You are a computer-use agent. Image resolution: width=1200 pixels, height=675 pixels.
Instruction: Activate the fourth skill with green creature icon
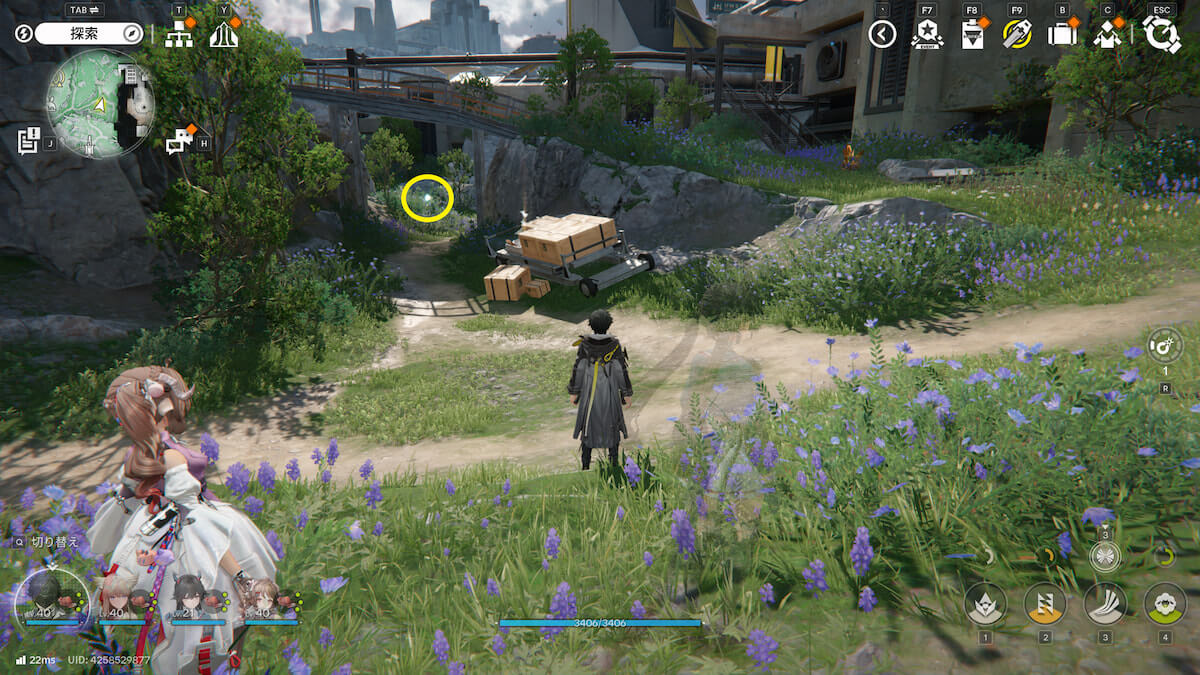coord(1165,604)
